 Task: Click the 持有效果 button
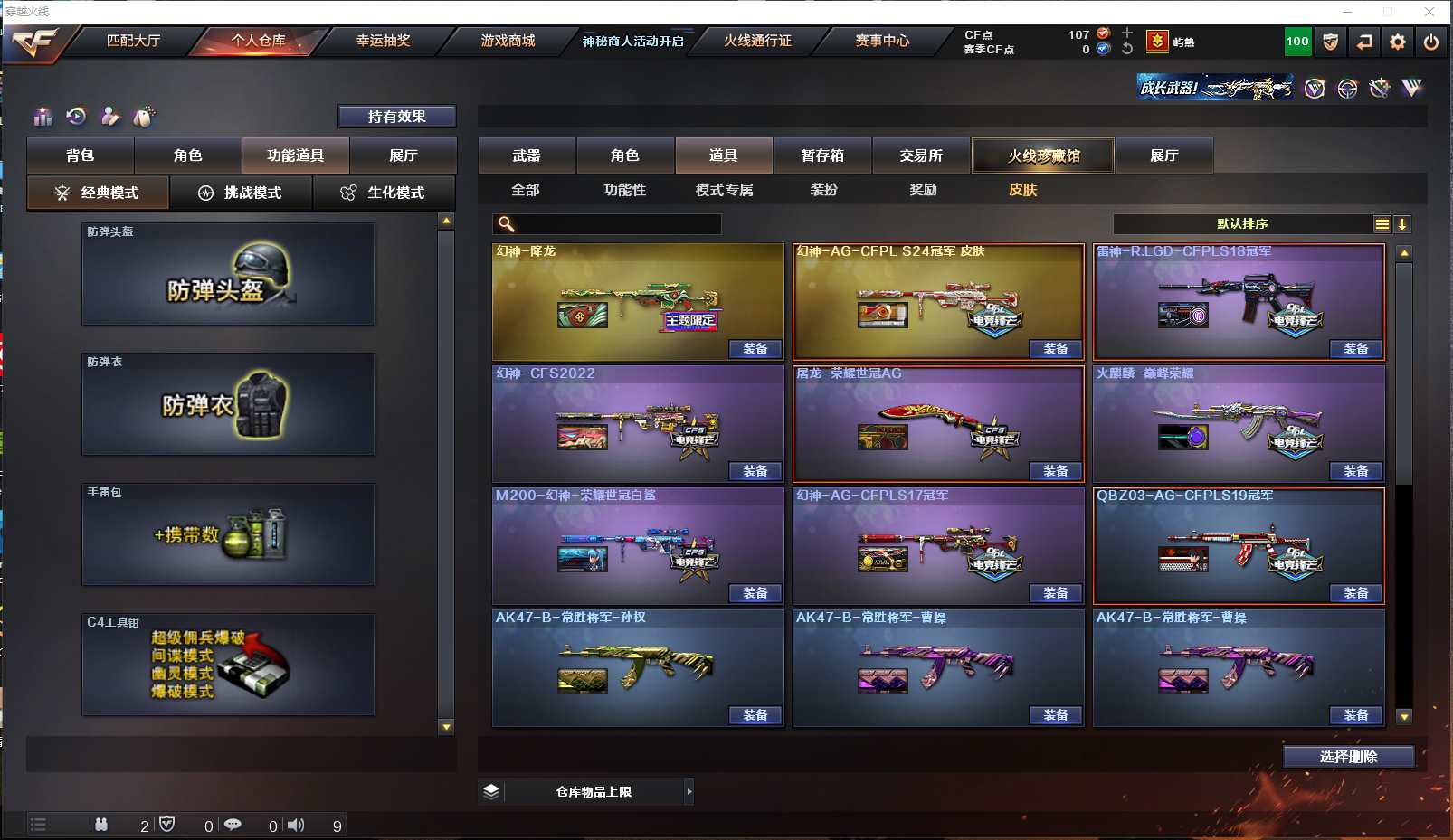coord(396,117)
